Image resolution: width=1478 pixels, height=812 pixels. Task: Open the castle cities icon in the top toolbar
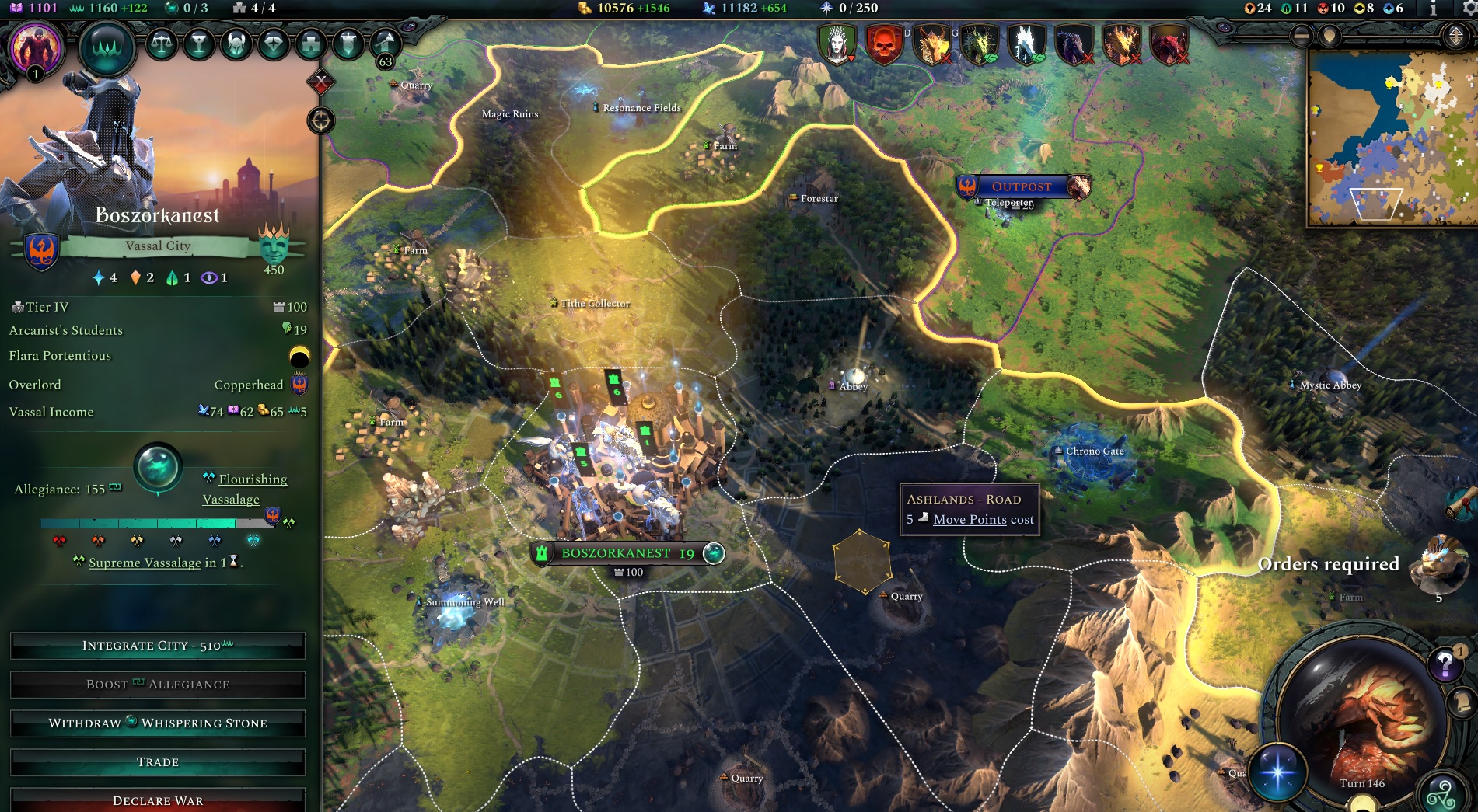click(x=310, y=44)
